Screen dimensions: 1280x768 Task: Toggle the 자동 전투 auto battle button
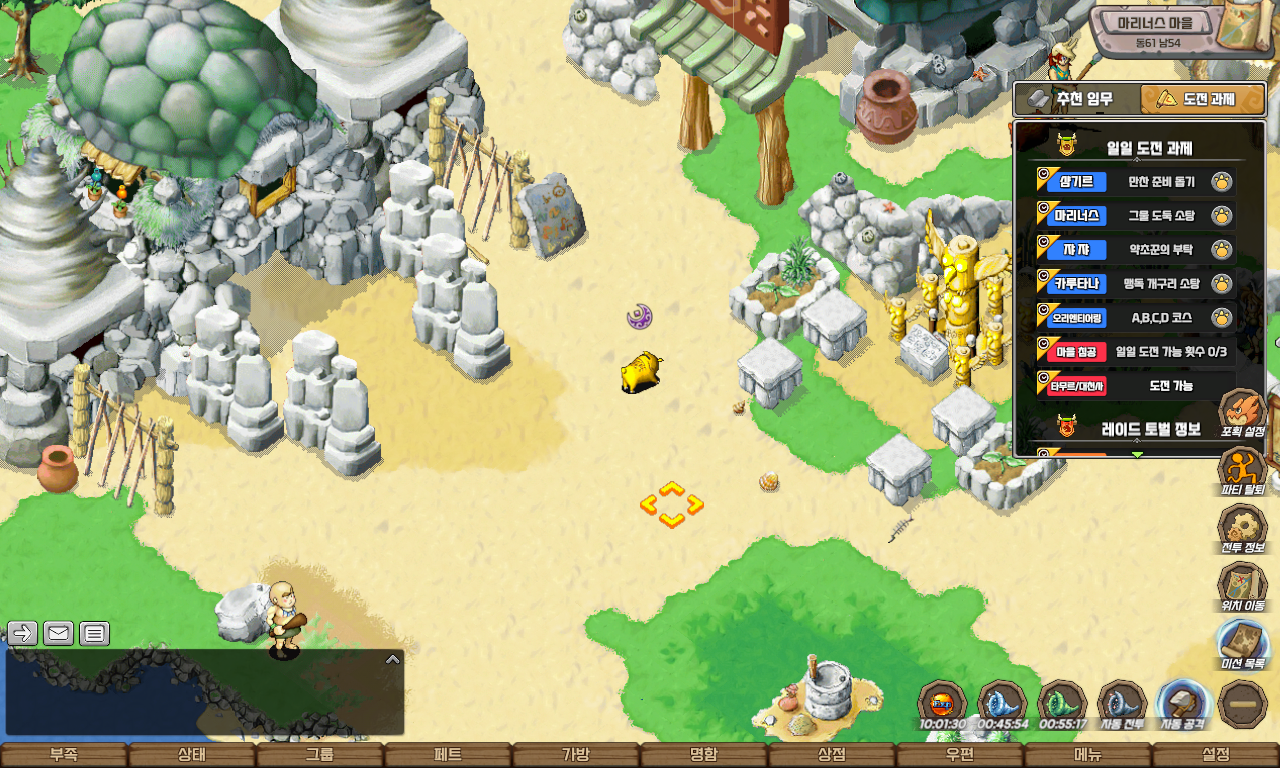(1122, 704)
